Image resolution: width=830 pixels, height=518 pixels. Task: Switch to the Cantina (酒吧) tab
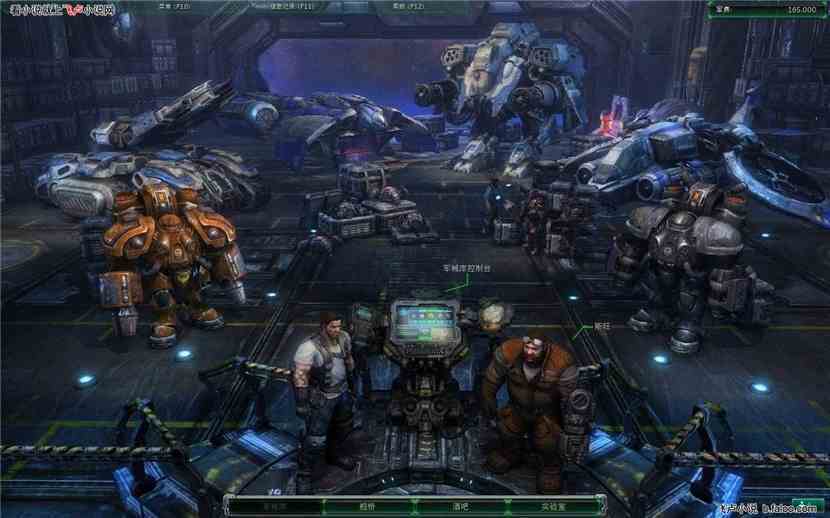(x=460, y=506)
